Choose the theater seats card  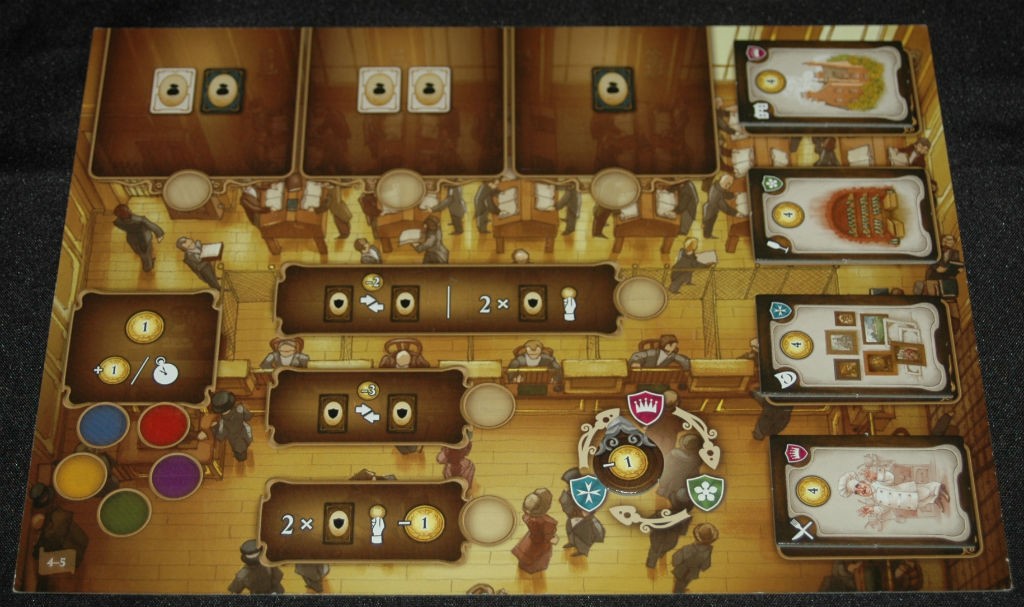click(844, 215)
